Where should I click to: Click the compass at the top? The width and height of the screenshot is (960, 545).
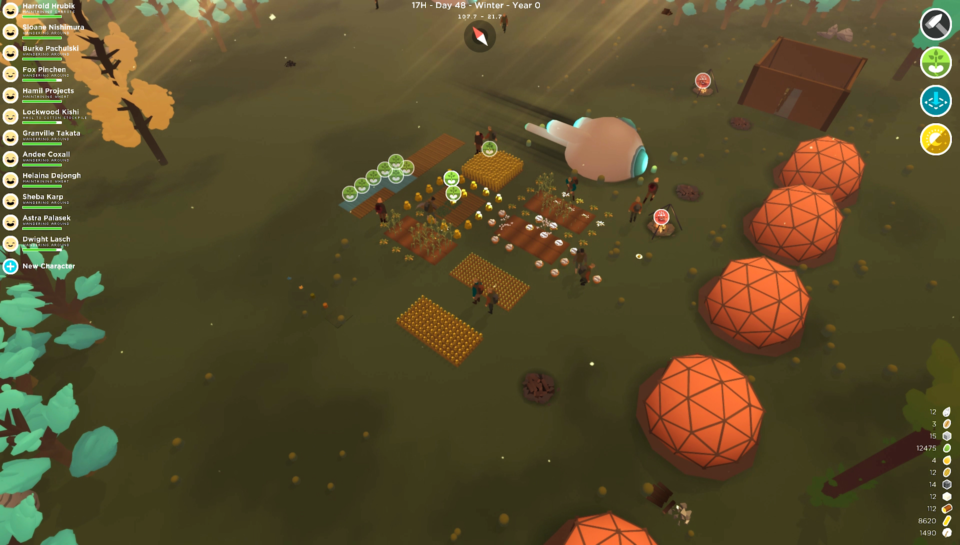[480, 37]
